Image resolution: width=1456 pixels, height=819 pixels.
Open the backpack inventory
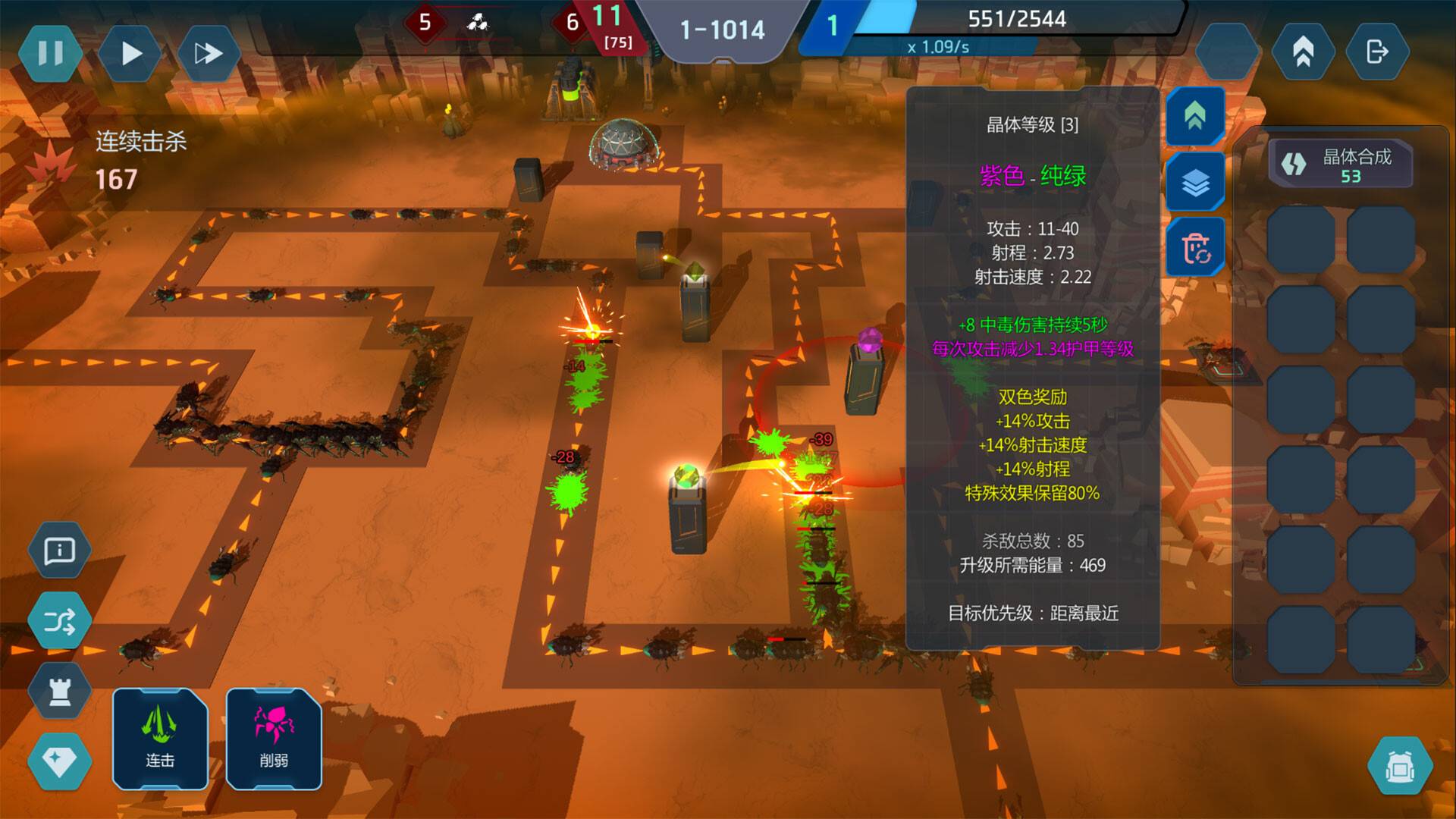[1400, 767]
